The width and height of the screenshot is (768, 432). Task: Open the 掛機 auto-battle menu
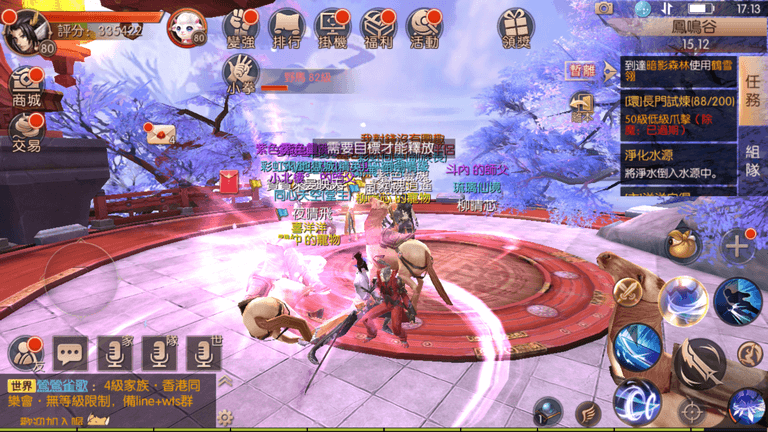(x=334, y=29)
